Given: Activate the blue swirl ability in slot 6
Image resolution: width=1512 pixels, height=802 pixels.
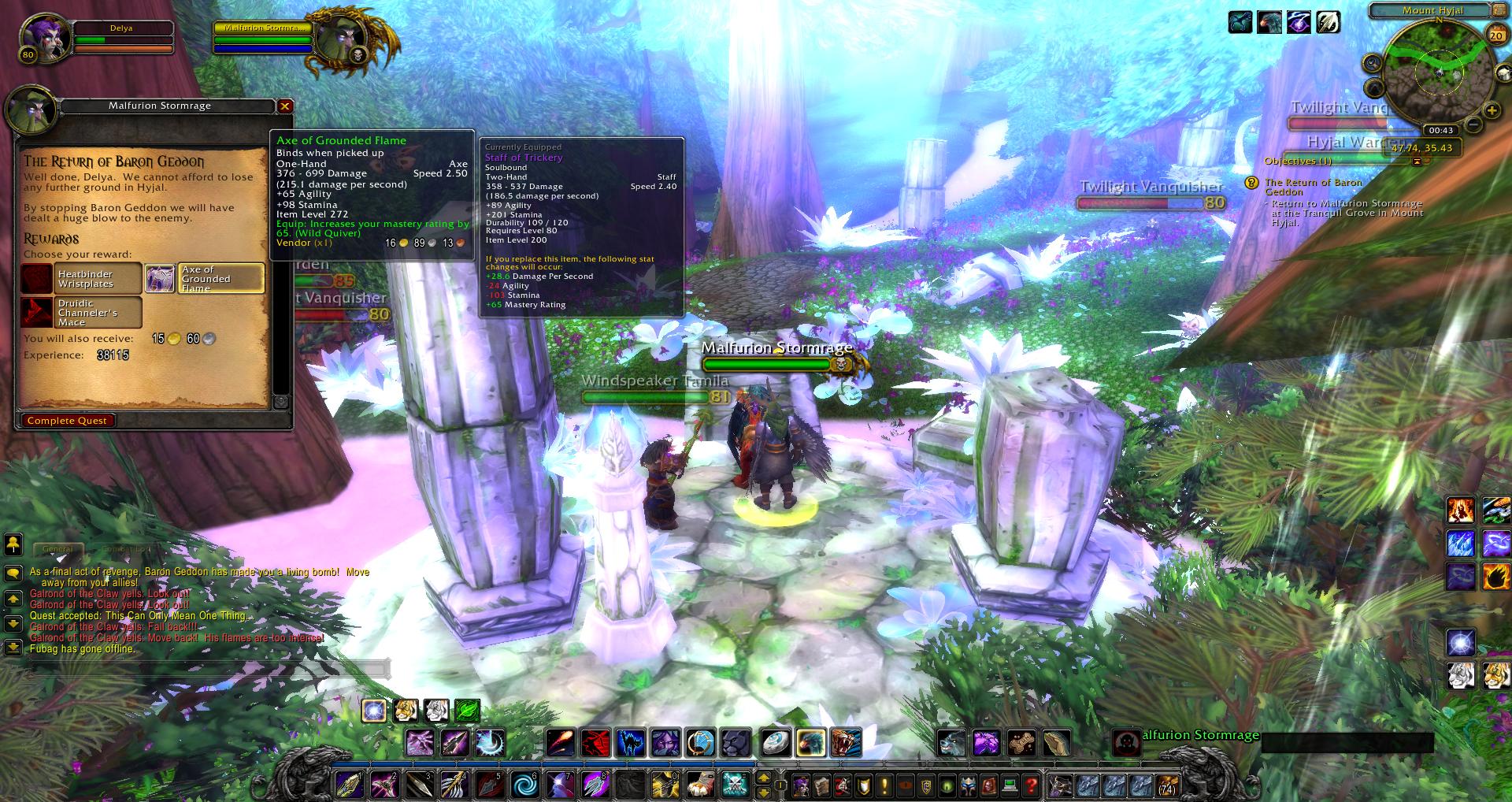Looking at the screenshot, I should (524, 785).
